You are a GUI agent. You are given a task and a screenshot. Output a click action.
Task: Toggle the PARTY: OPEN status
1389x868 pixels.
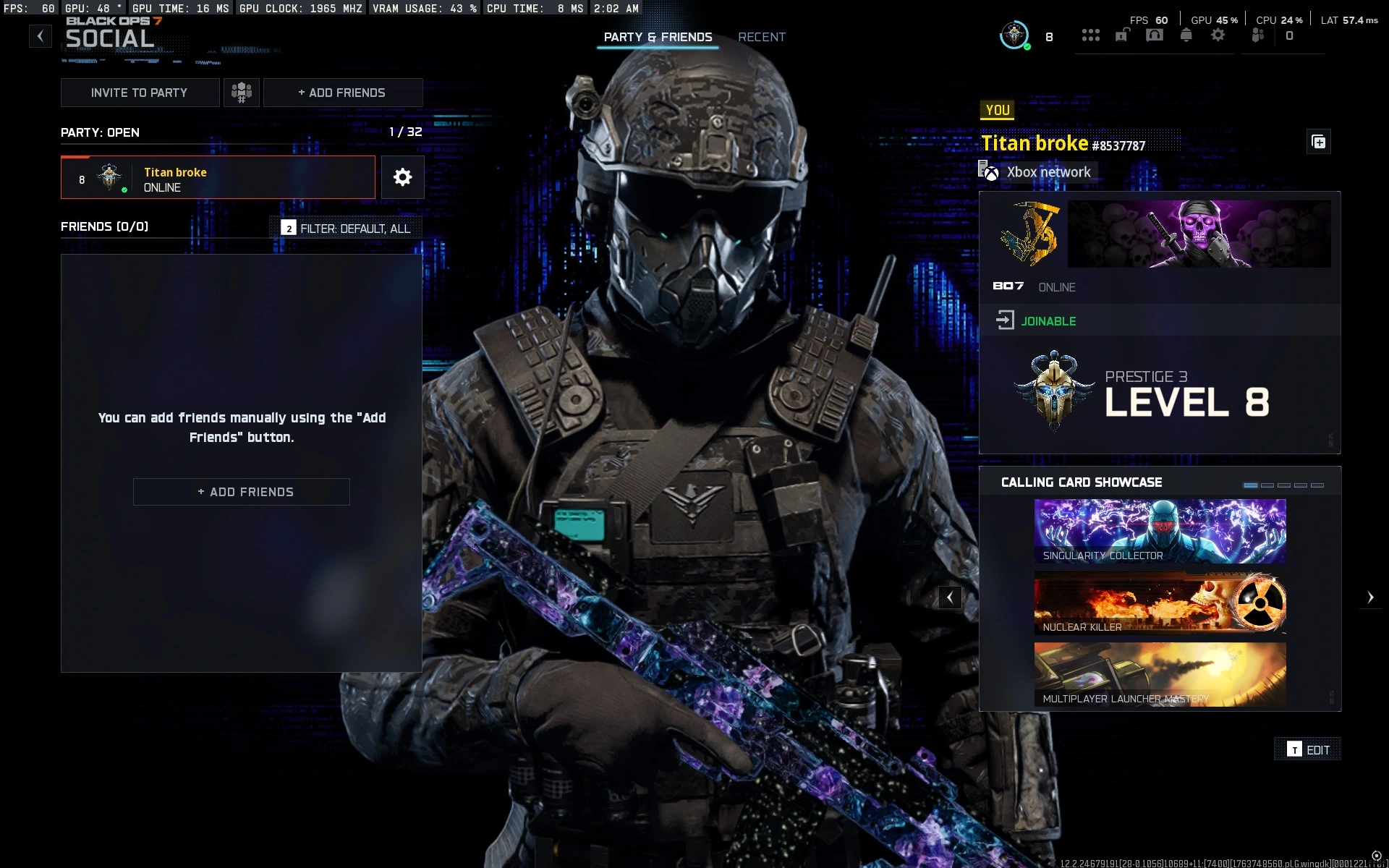pos(99,132)
